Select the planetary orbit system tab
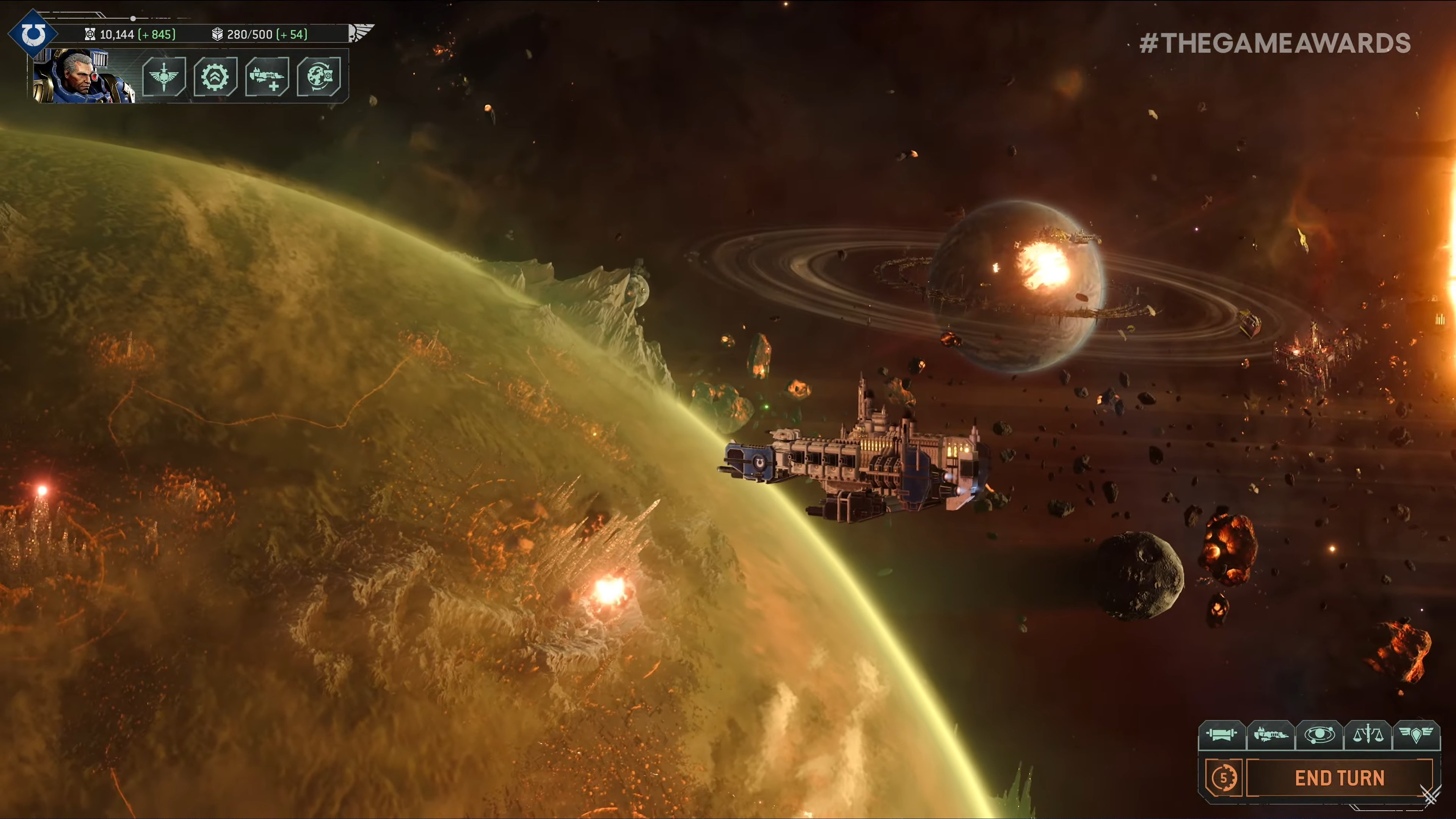The image size is (1456, 819). tap(1319, 735)
